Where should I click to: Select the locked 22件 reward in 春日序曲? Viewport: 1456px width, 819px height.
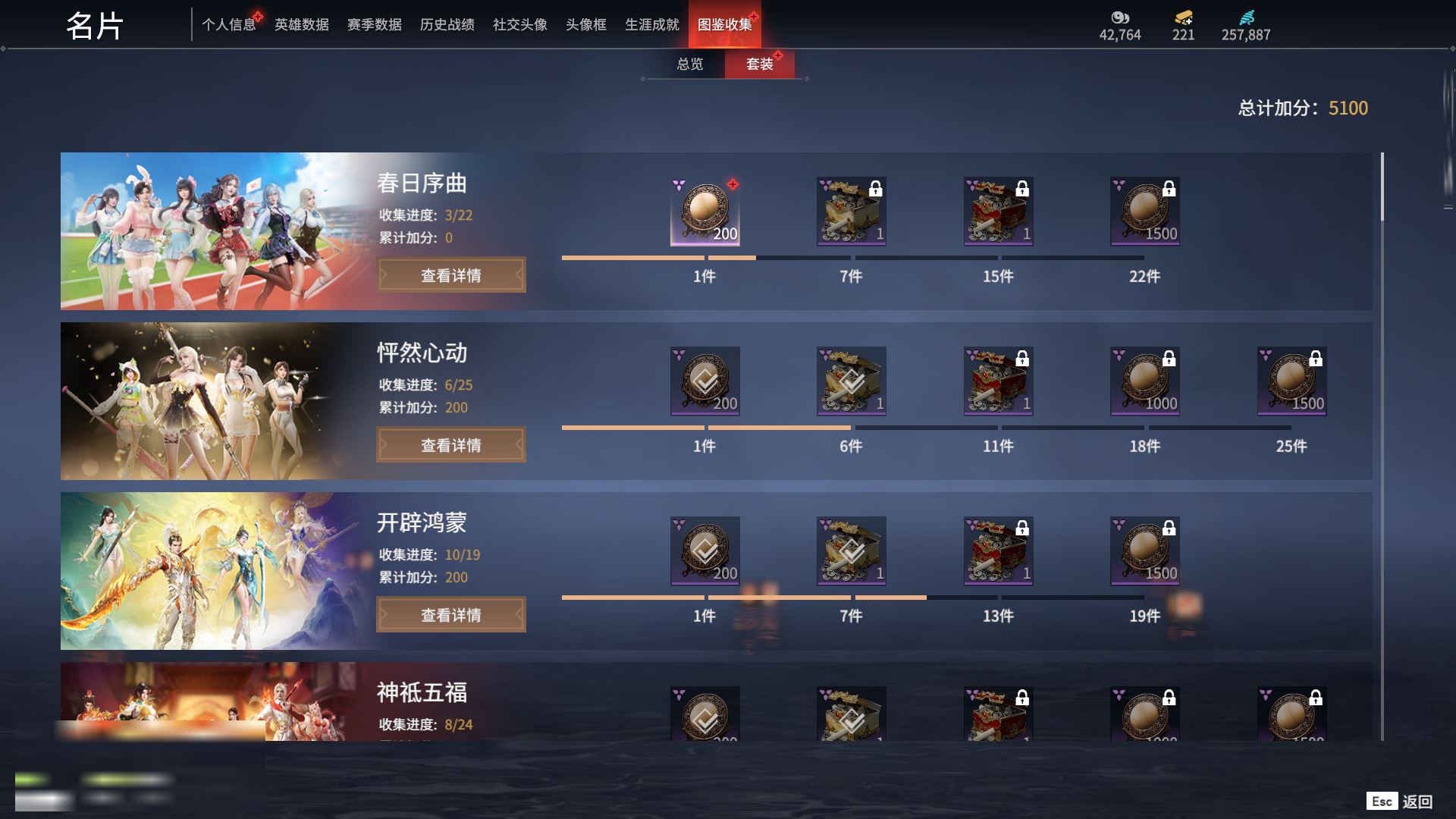click(1144, 212)
